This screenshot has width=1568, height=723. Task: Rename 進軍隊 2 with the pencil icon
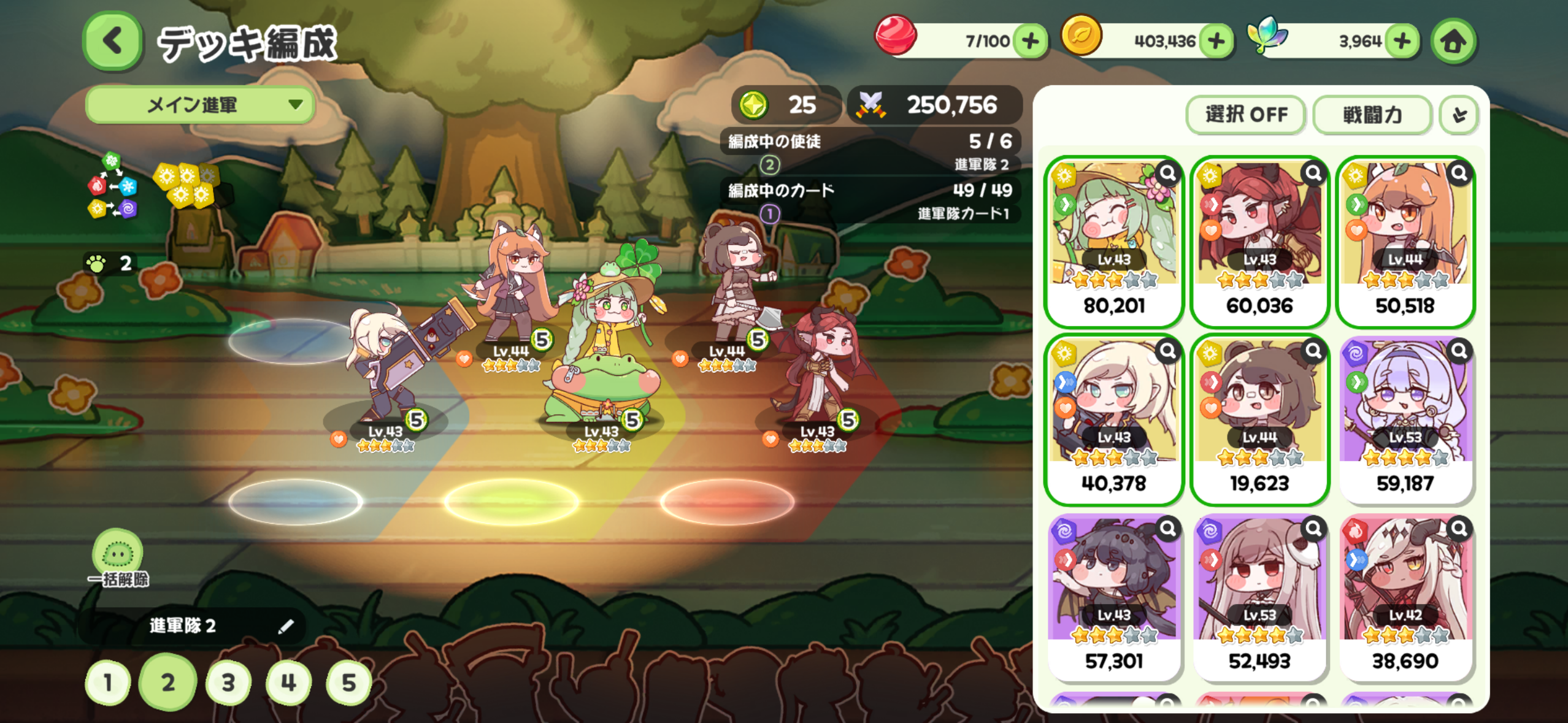(286, 626)
